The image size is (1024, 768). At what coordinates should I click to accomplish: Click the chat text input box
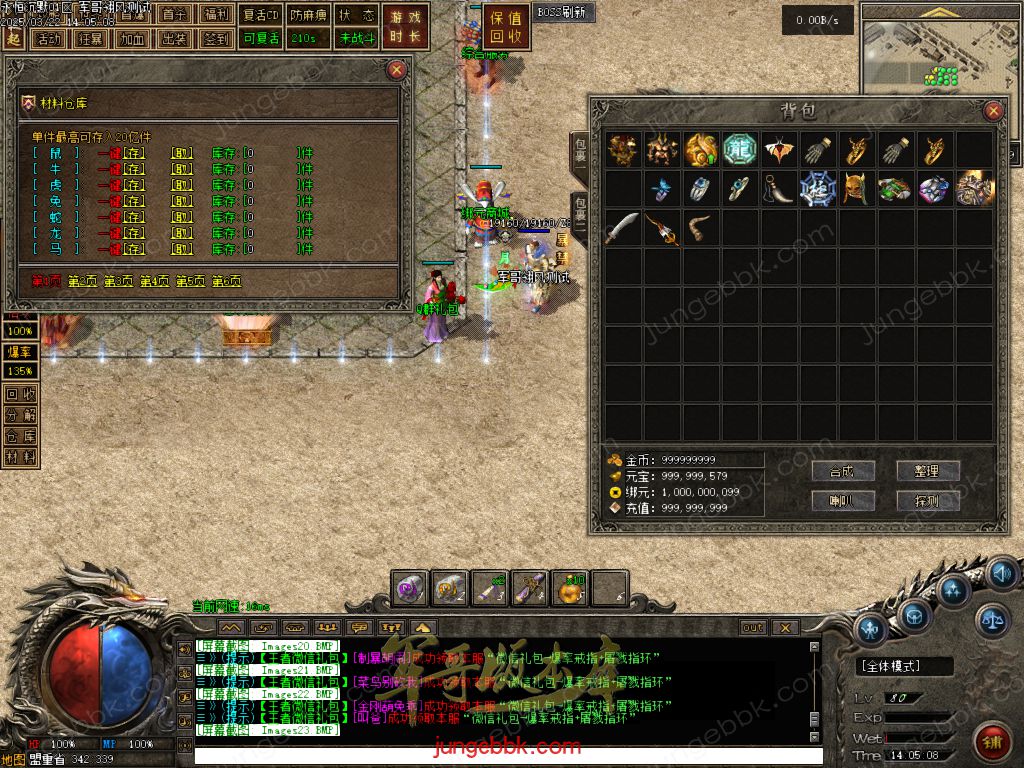(x=500, y=754)
